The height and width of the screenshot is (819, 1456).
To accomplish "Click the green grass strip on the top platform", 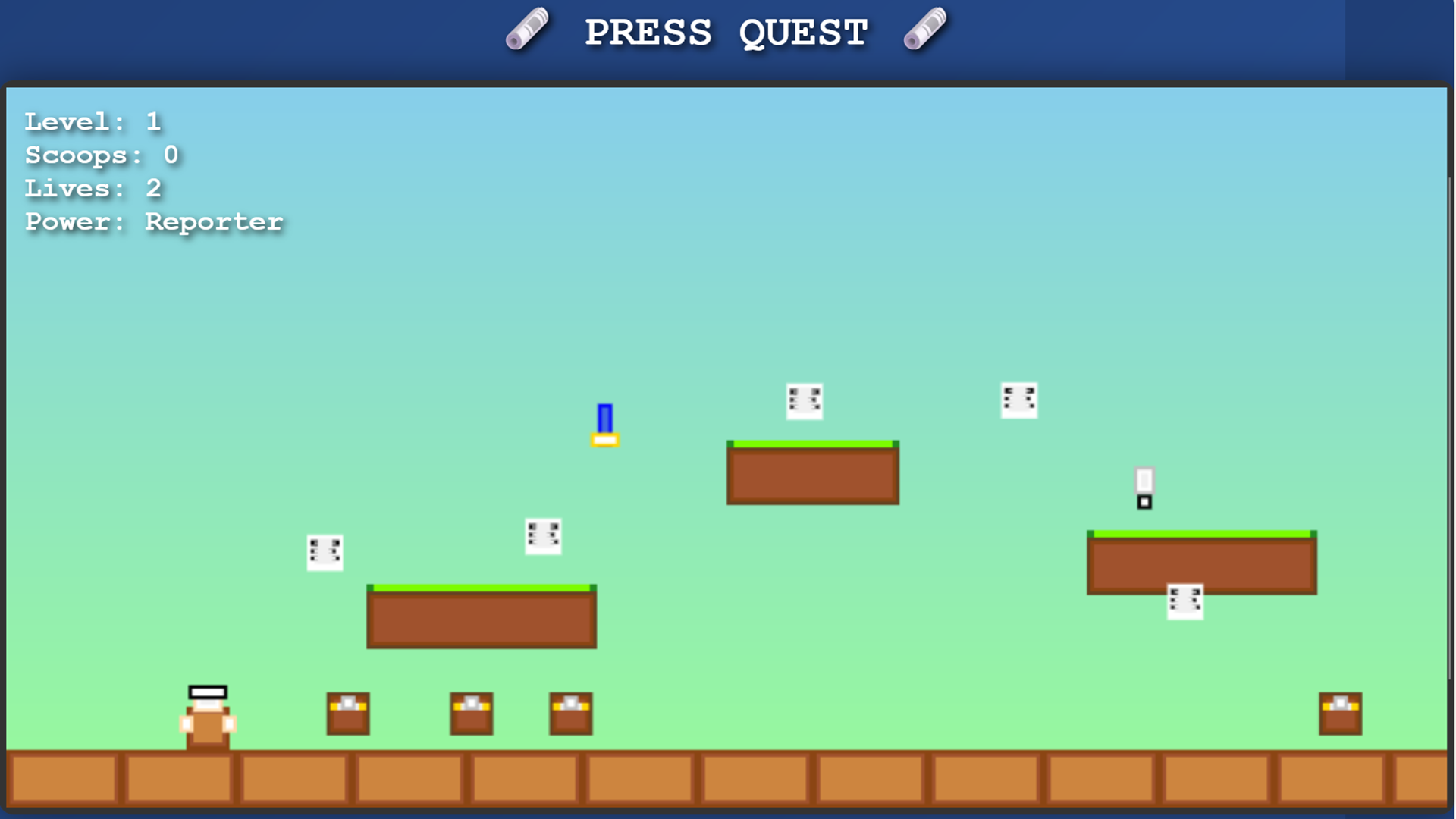I will tap(811, 443).
